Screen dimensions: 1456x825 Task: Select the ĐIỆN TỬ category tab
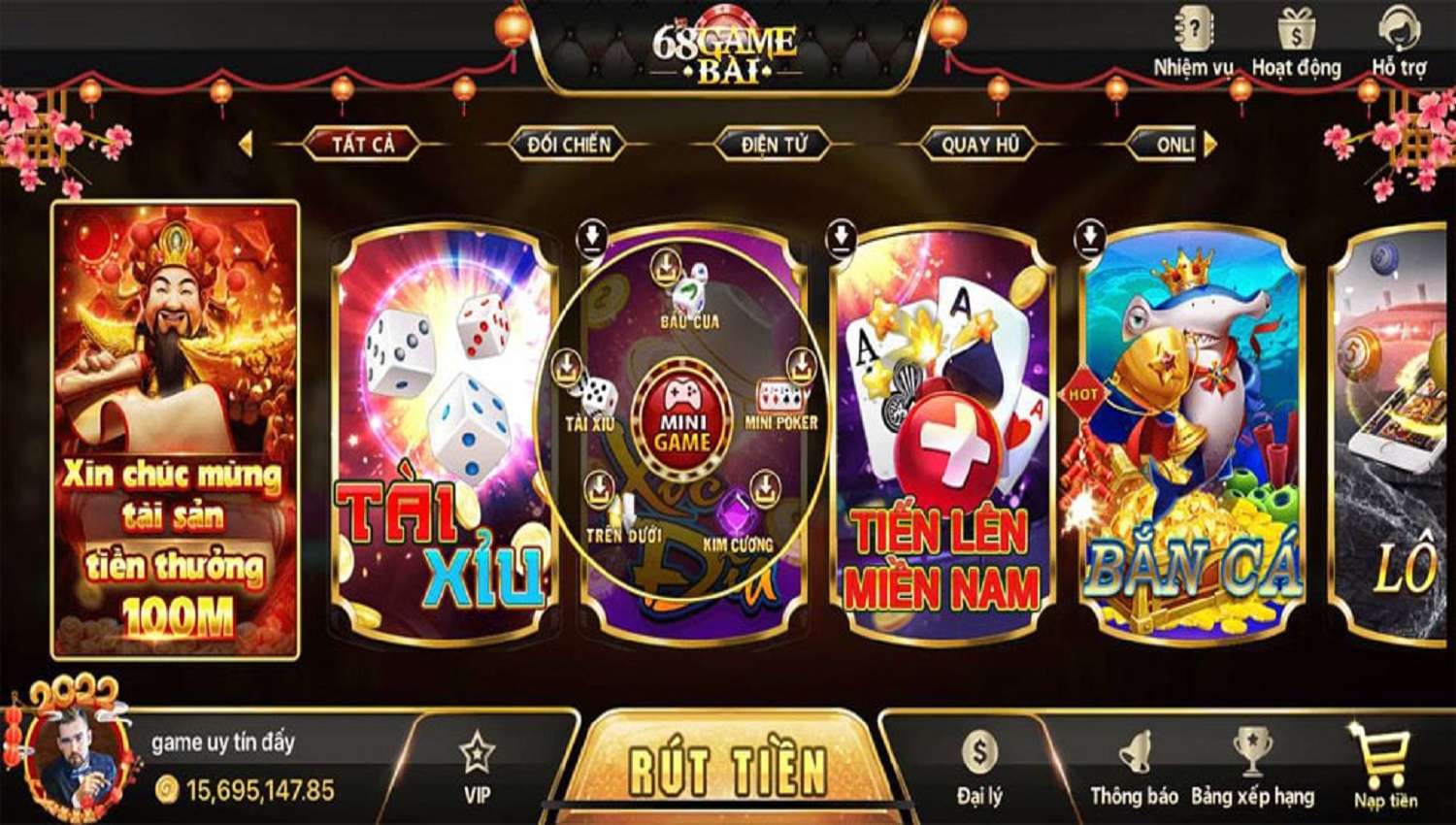(x=774, y=145)
